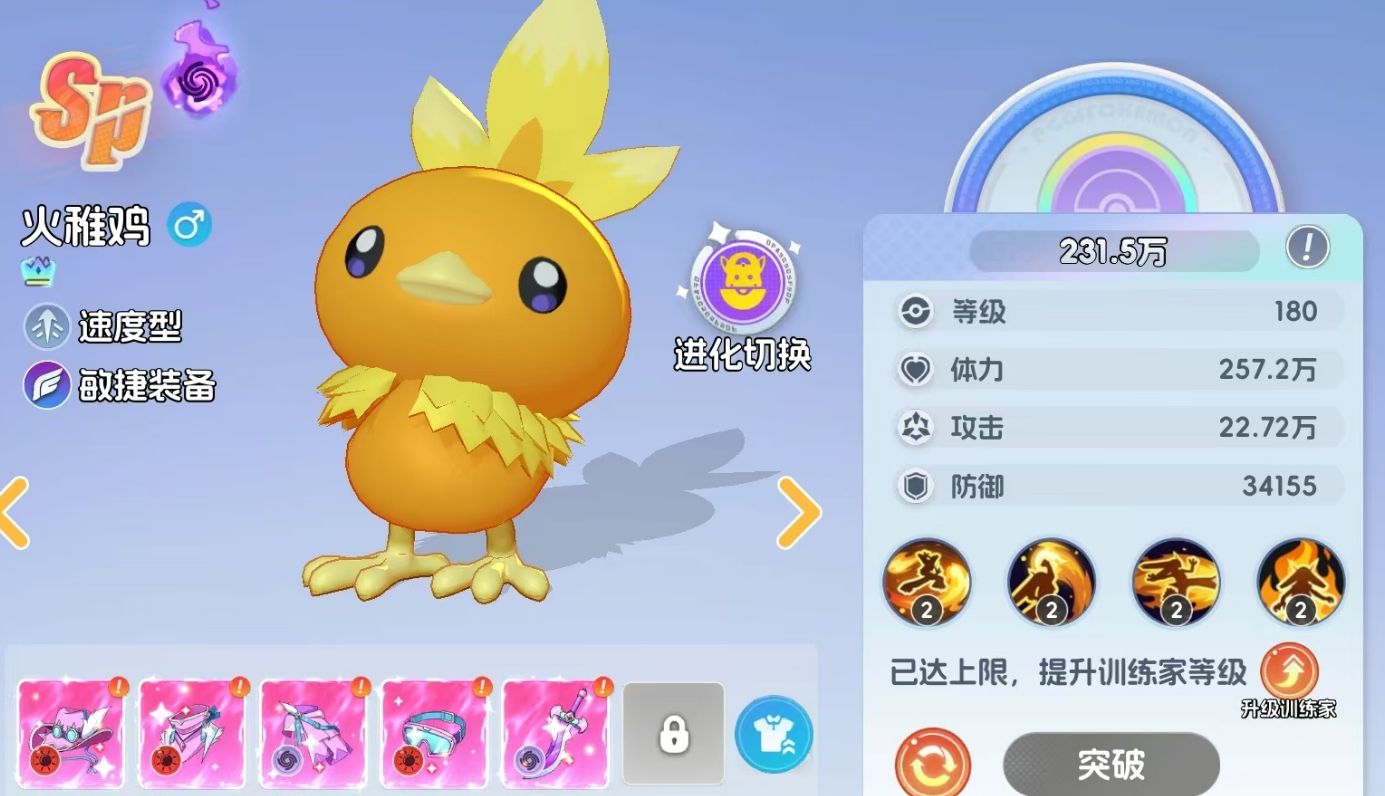The image size is (1385, 796).
Task: Open the blue shirt outfit button
Action: tap(773, 734)
